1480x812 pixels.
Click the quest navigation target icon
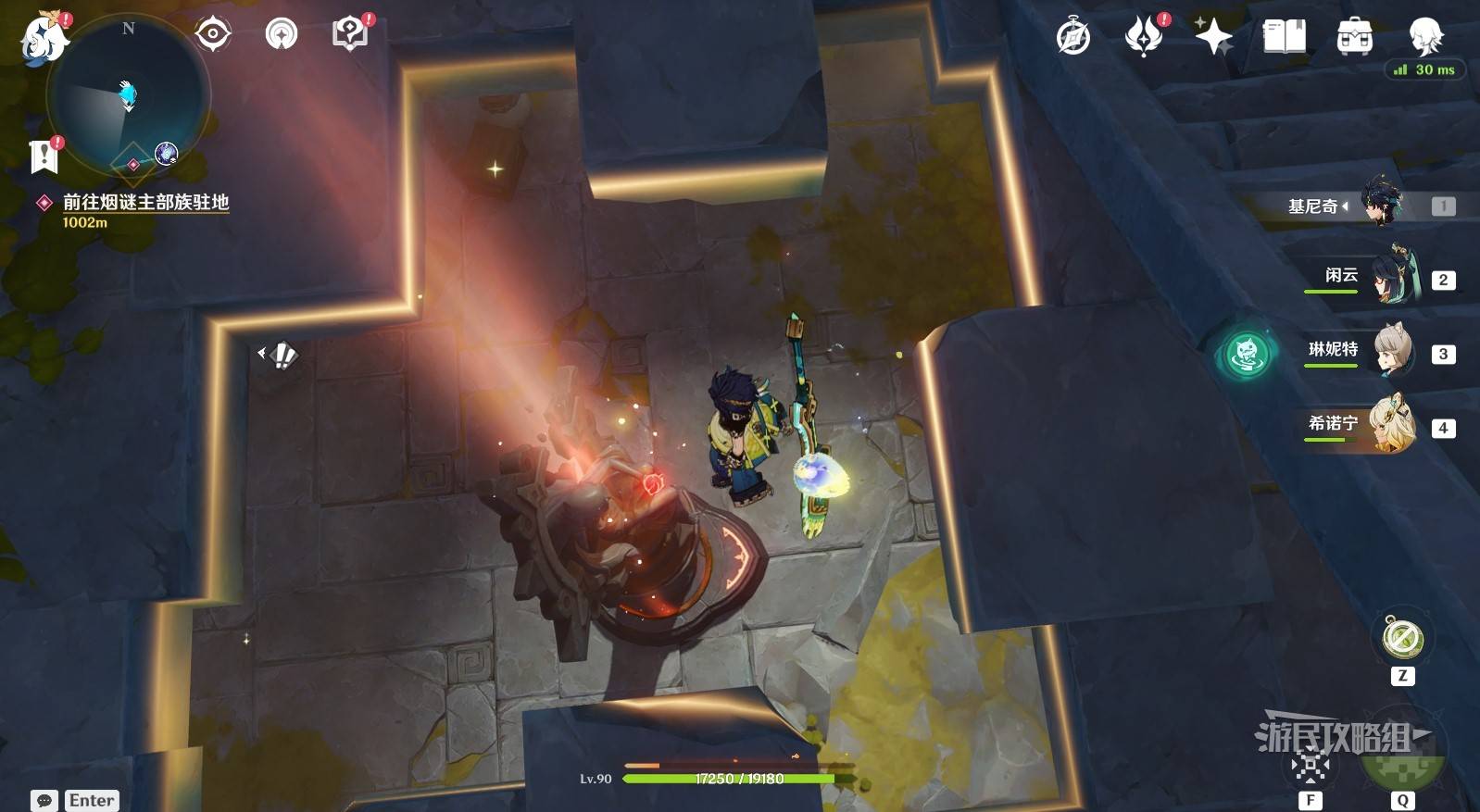(213, 35)
